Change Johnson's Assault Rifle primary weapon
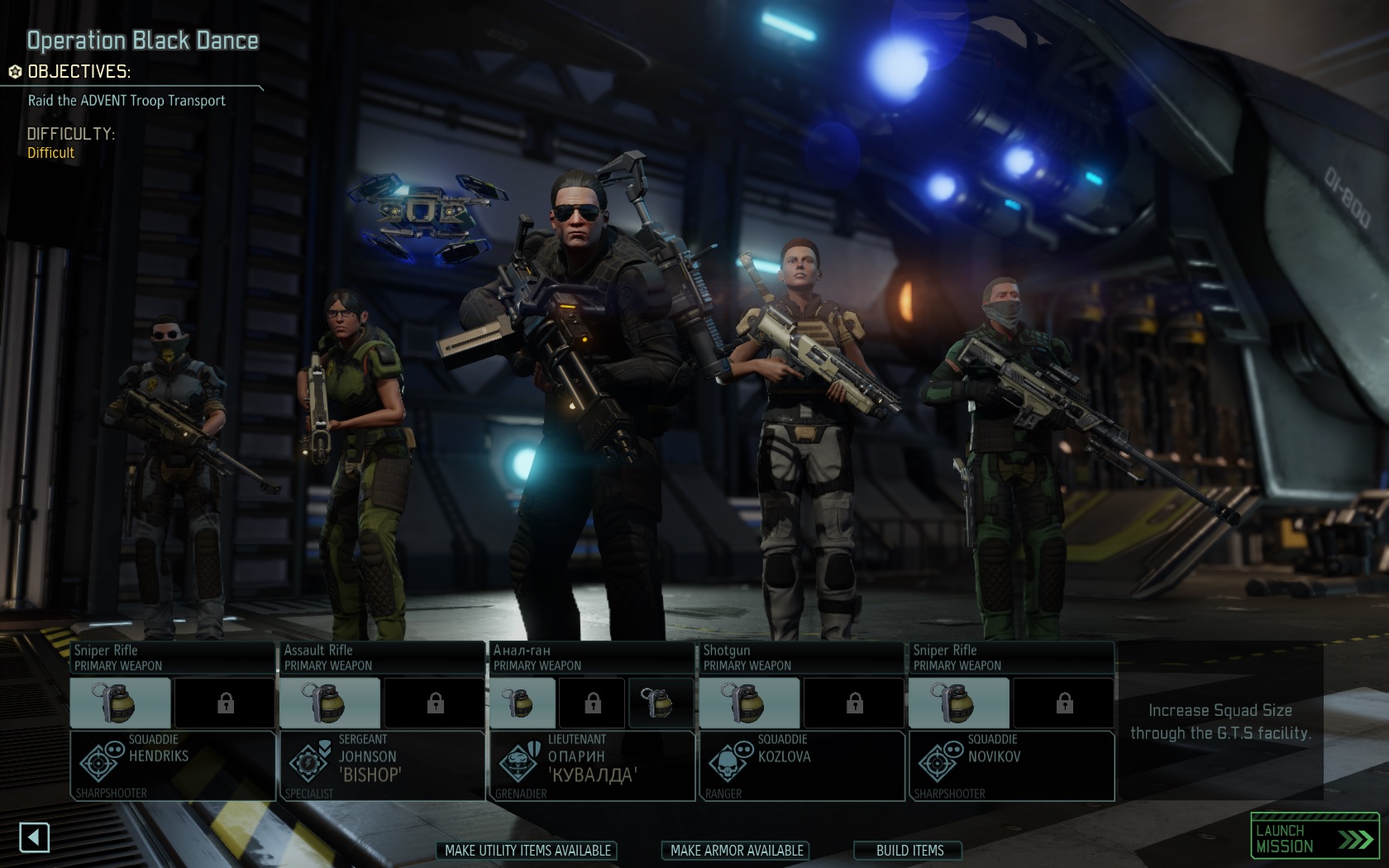Viewport: 1389px width, 868px height. click(382, 658)
